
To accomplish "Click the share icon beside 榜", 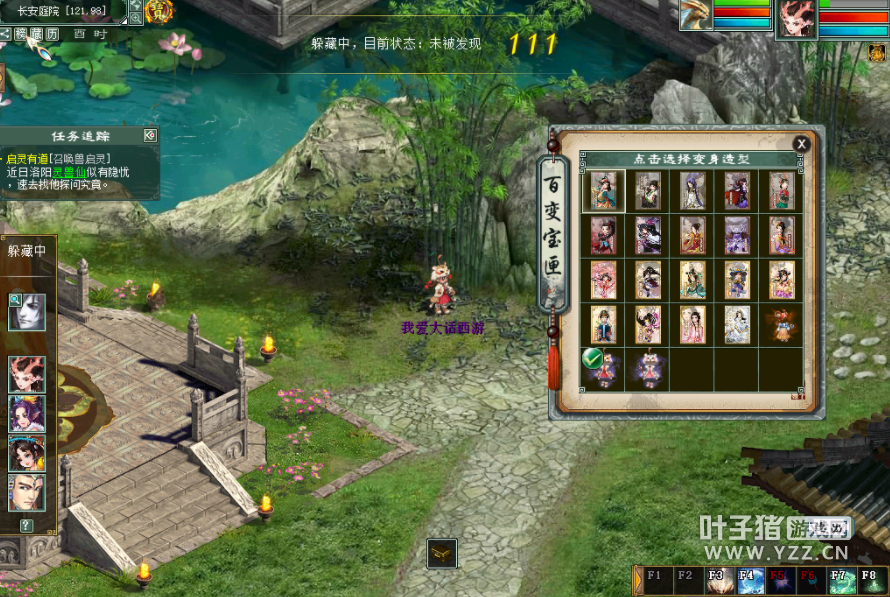I will pos(6,34).
